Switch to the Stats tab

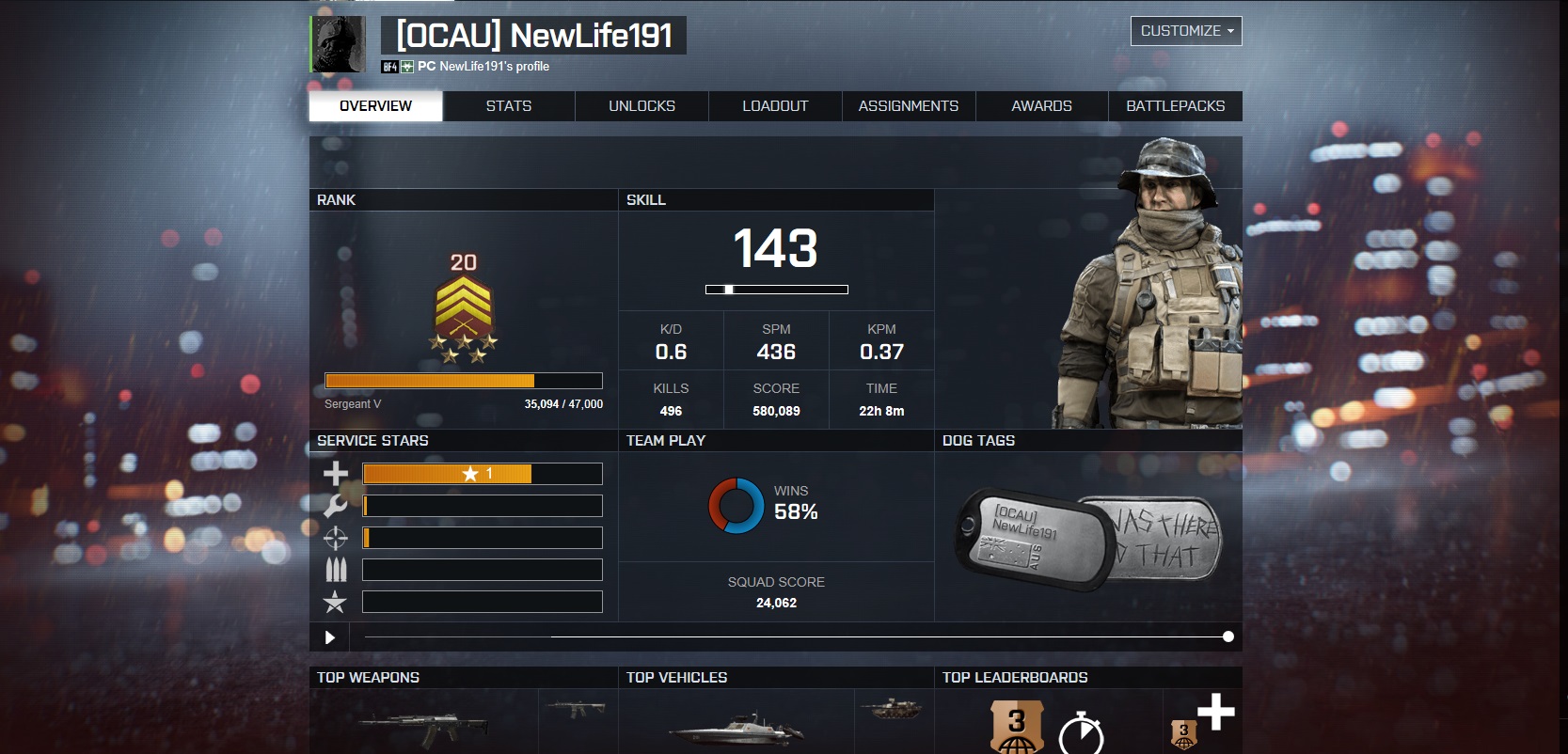(x=509, y=106)
